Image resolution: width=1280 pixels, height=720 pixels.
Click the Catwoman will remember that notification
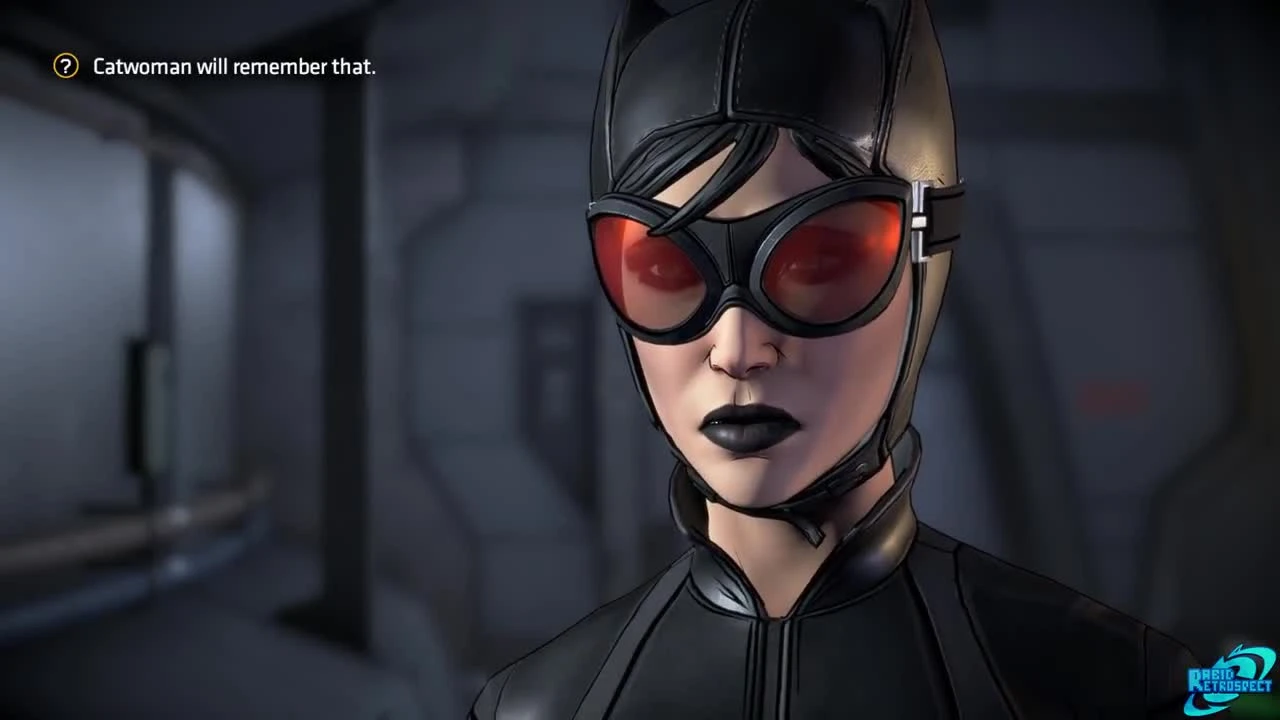click(x=234, y=66)
